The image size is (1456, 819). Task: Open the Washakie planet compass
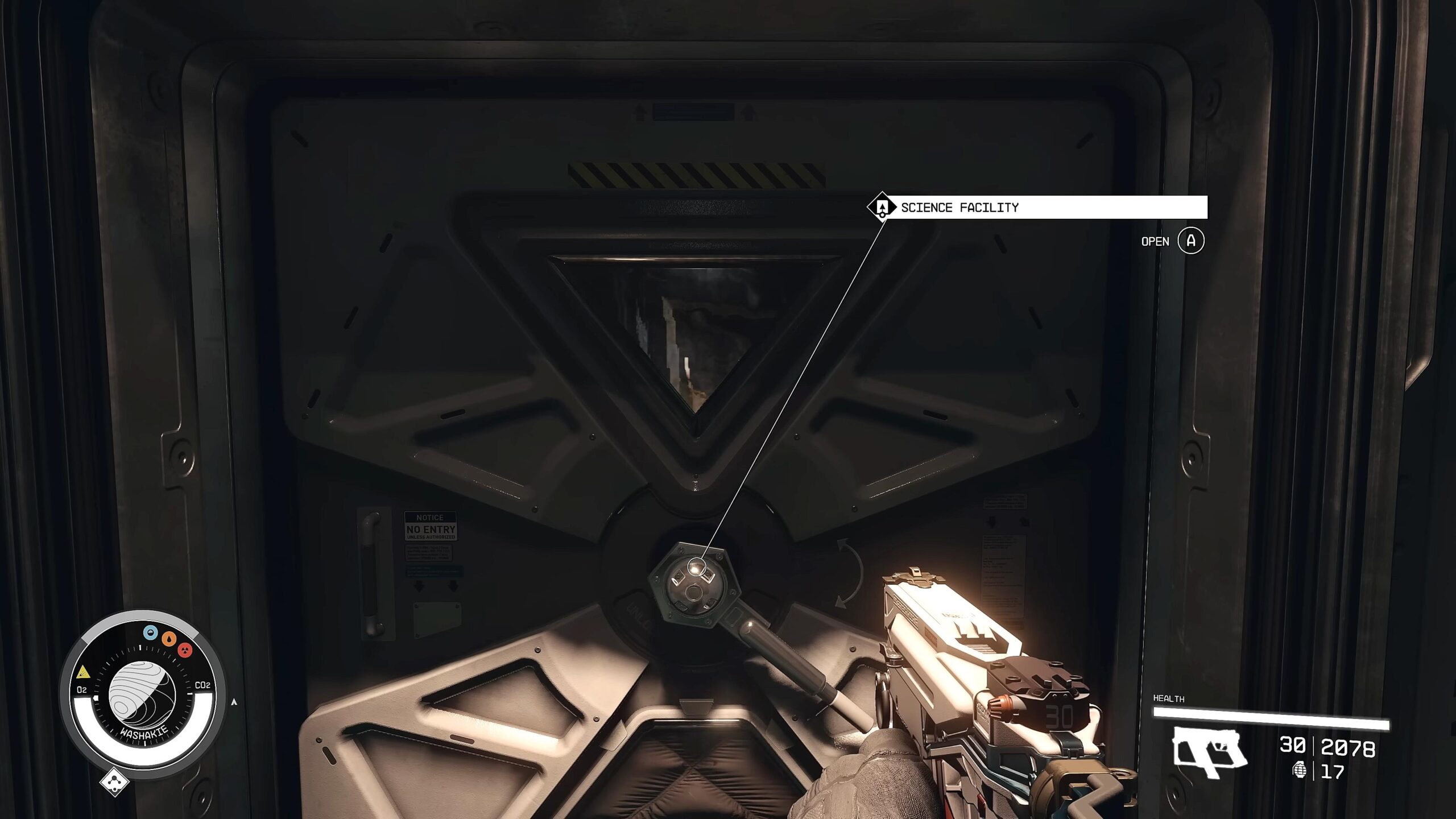(x=142, y=694)
